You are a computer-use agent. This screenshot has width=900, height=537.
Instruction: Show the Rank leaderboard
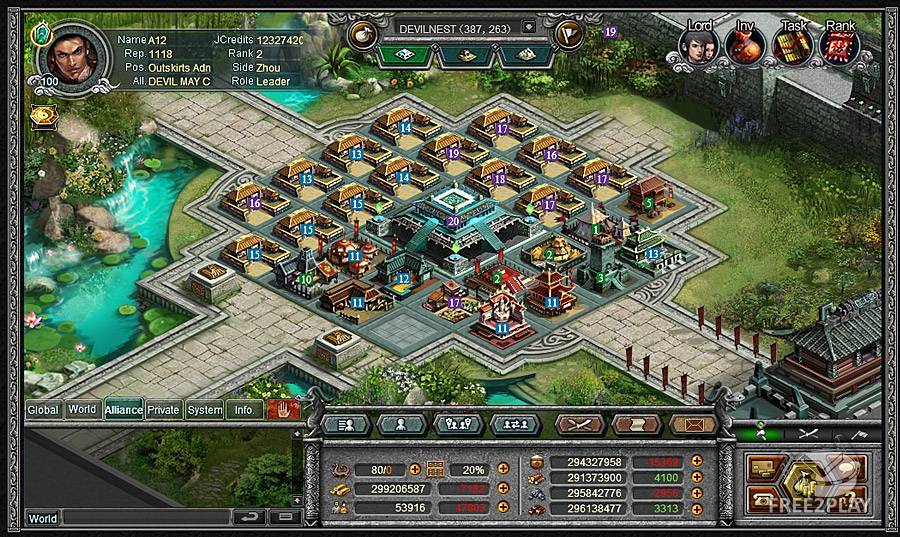point(840,45)
